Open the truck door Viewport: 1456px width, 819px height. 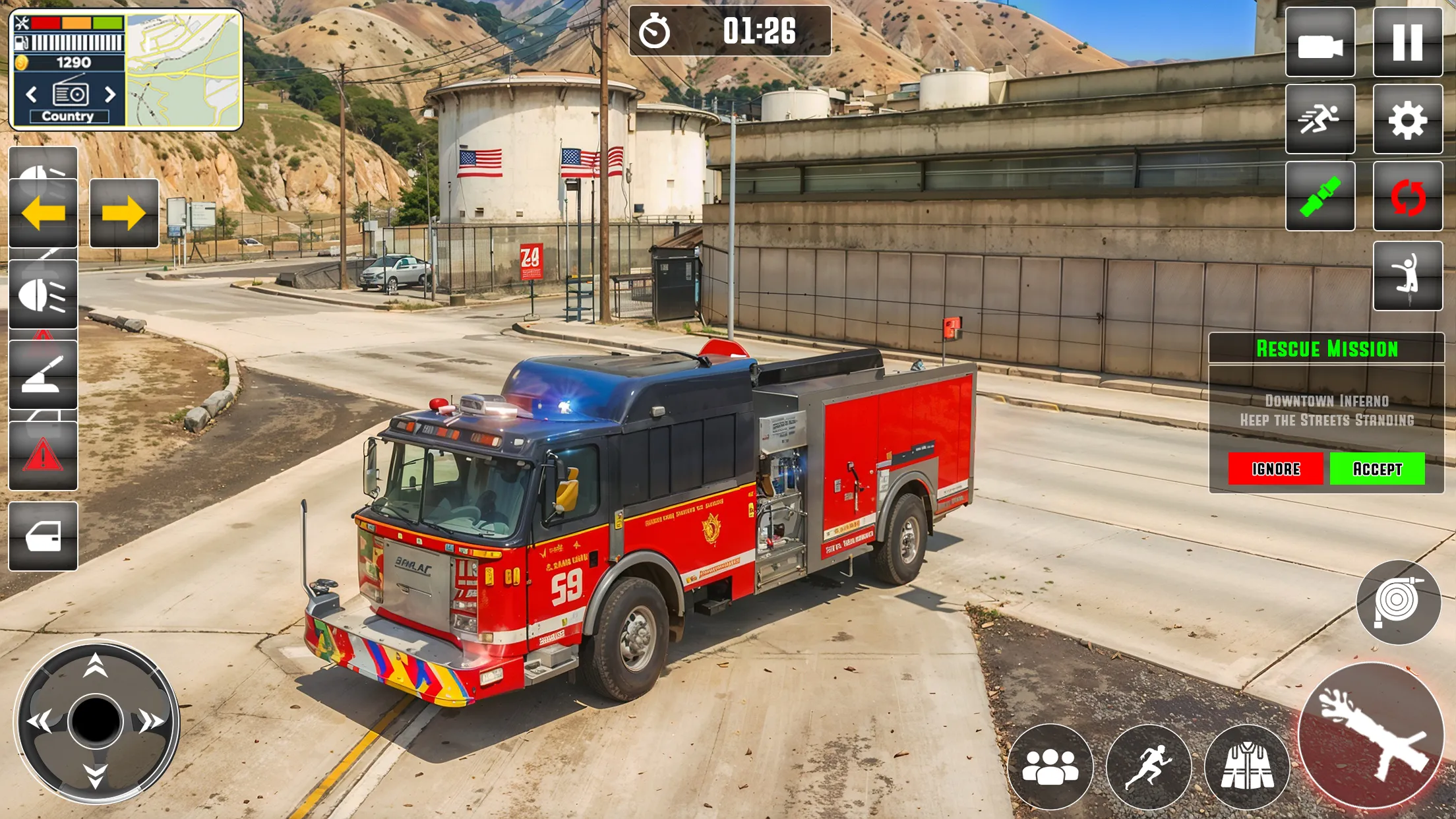pos(44,536)
